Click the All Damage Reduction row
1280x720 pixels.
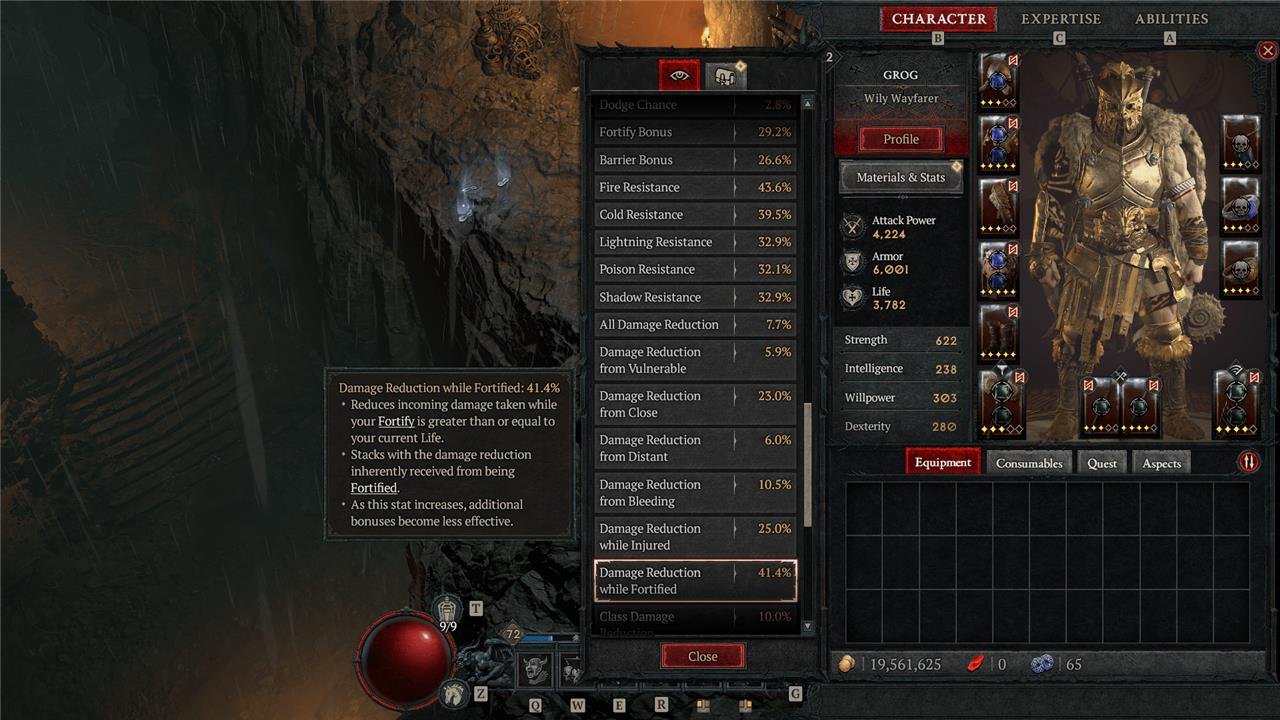[x=695, y=325]
